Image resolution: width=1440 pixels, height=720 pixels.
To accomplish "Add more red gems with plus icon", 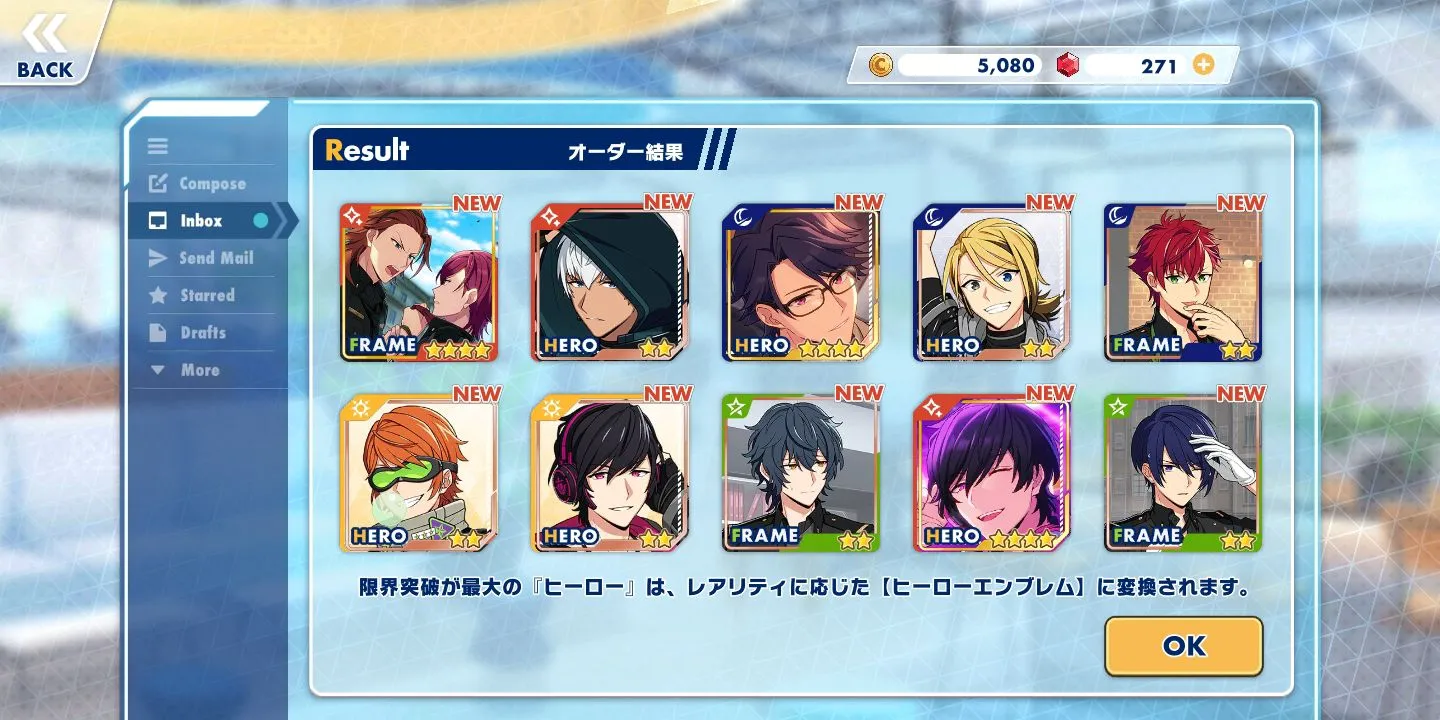I will (1204, 65).
